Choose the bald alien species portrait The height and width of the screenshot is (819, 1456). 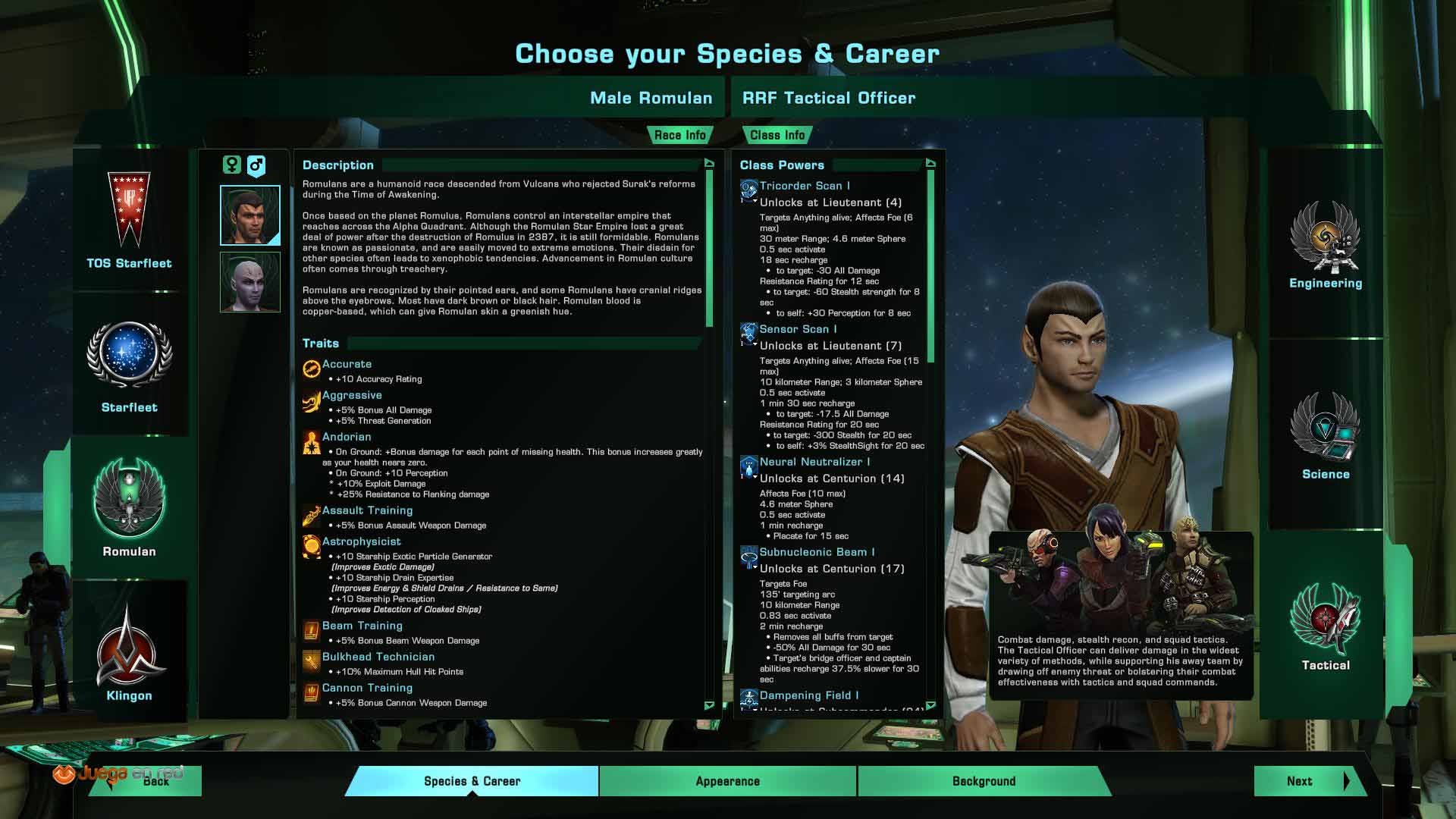click(250, 282)
